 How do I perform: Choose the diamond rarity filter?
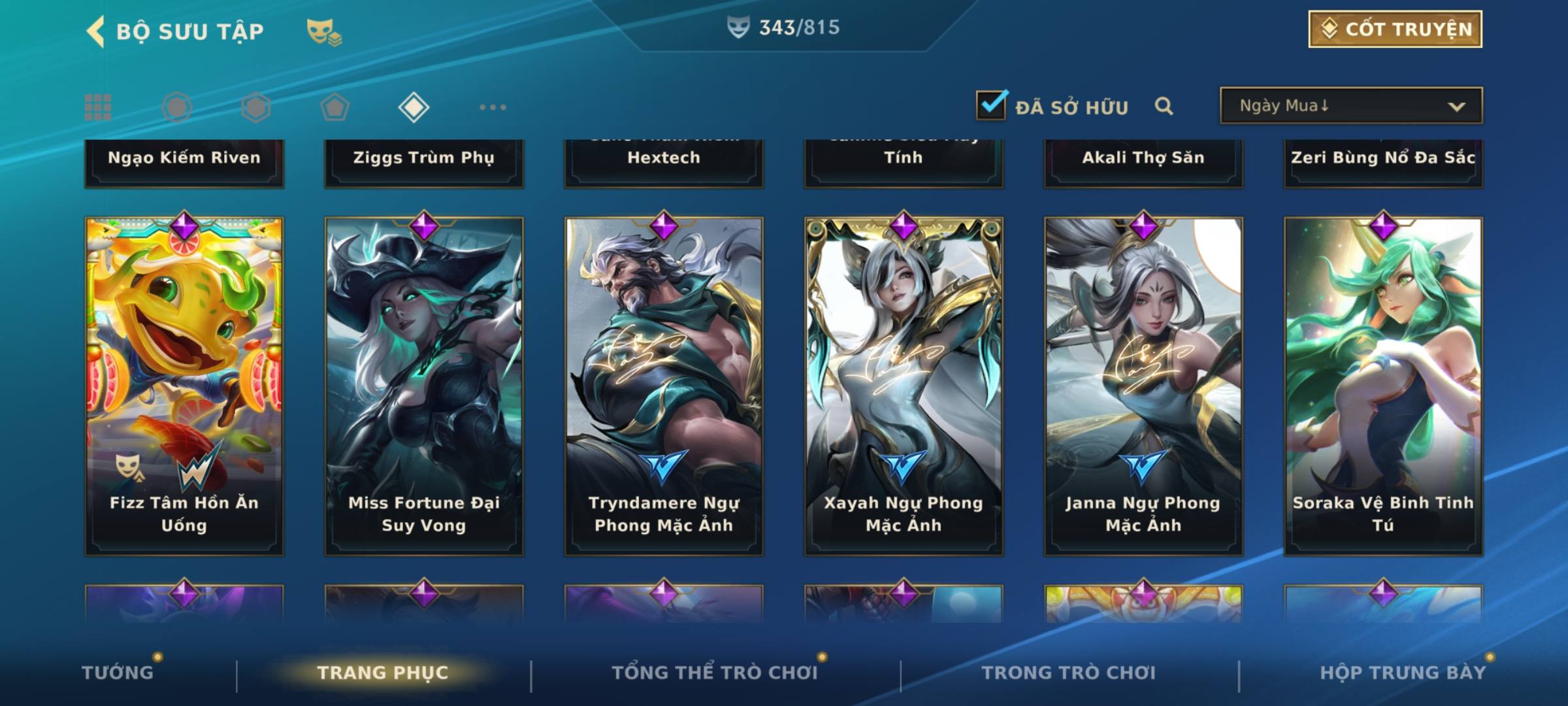pyautogui.click(x=414, y=107)
